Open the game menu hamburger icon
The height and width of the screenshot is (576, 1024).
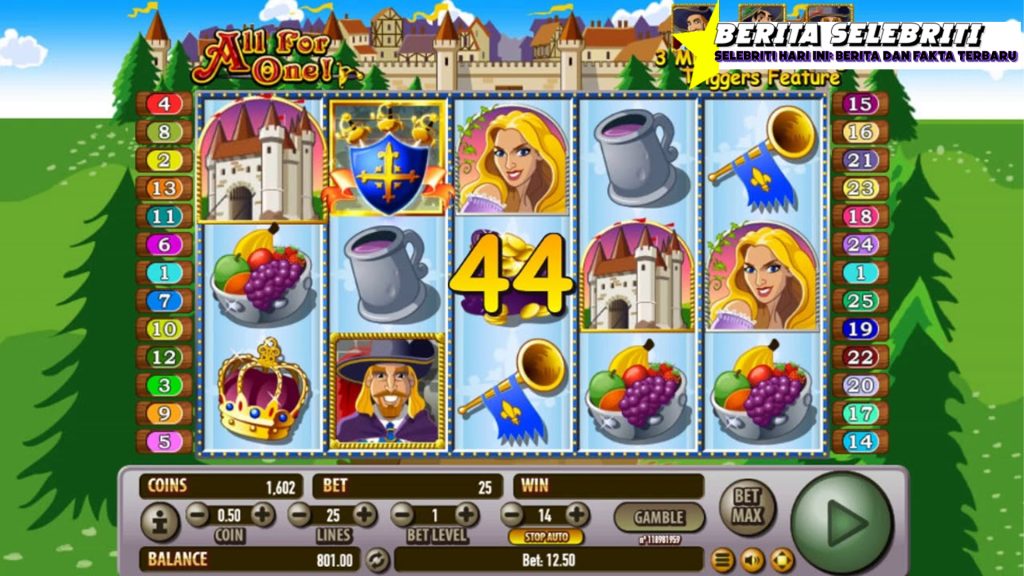click(723, 559)
